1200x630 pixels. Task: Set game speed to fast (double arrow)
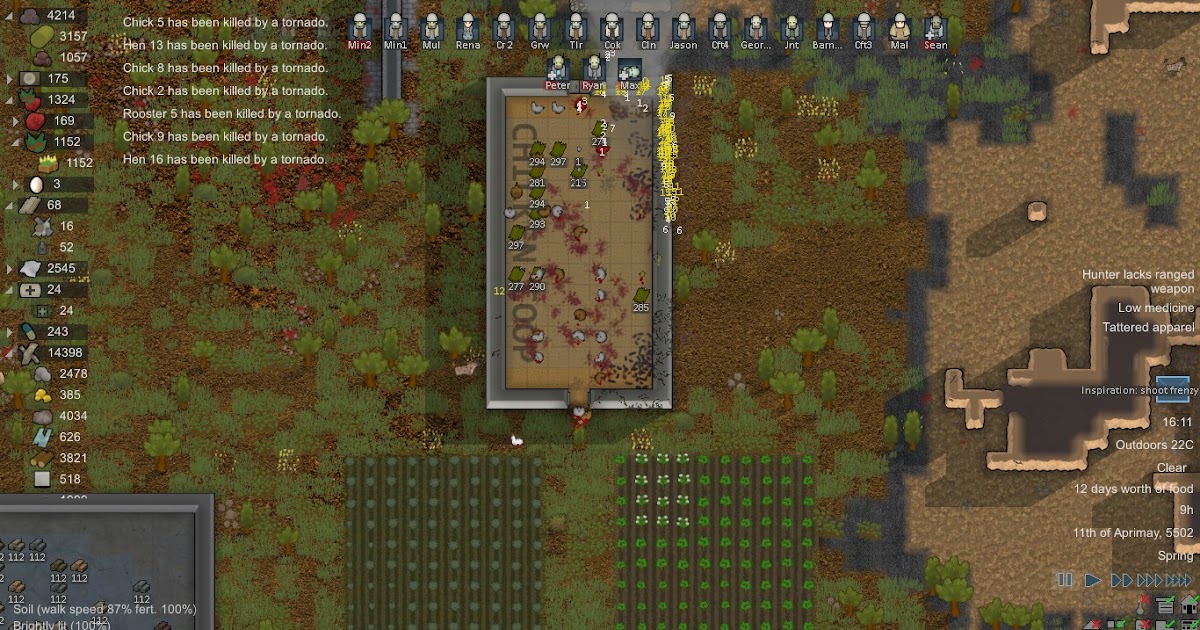pos(1122,580)
